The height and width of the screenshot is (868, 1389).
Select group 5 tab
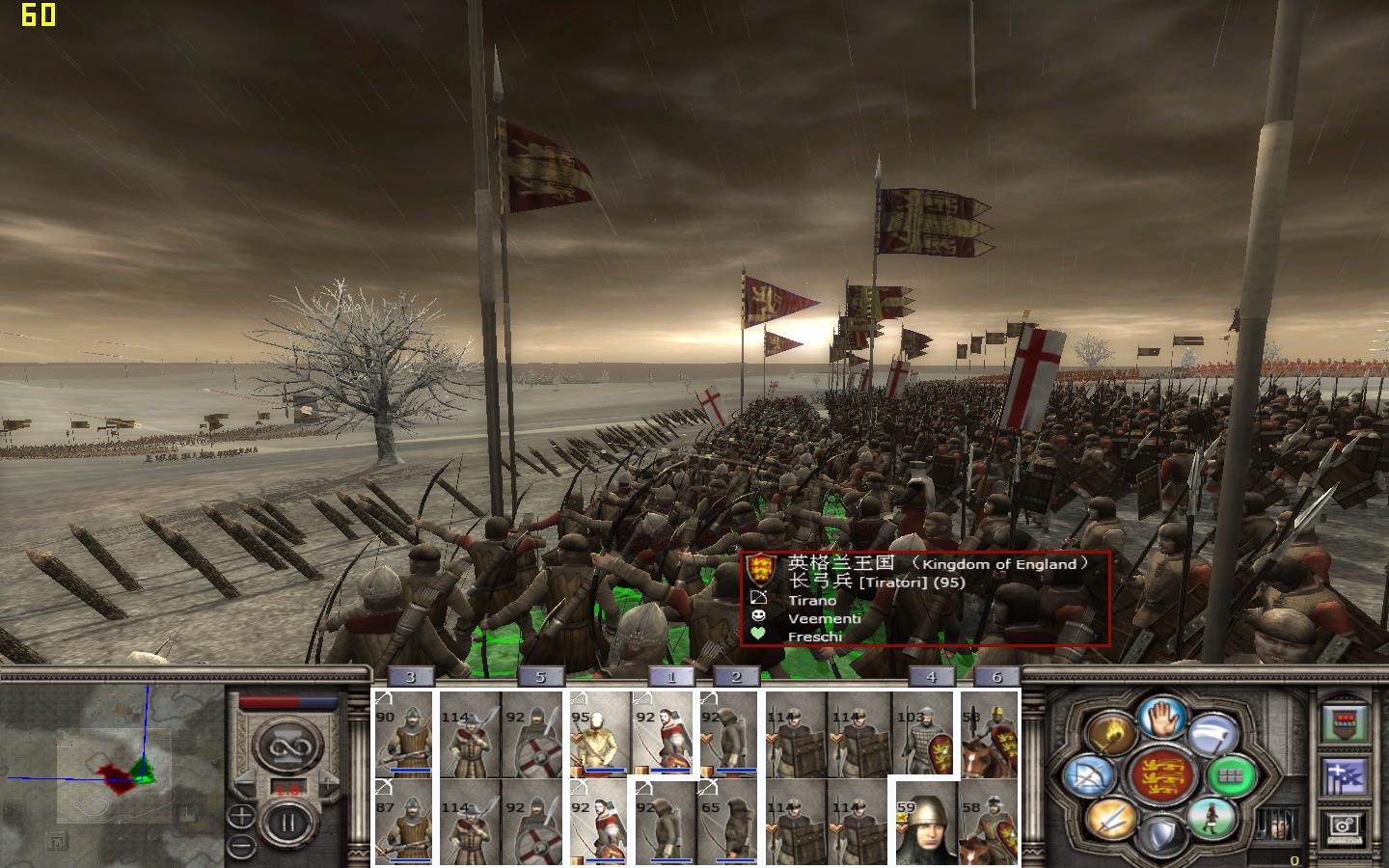click(x=540, y=677)
